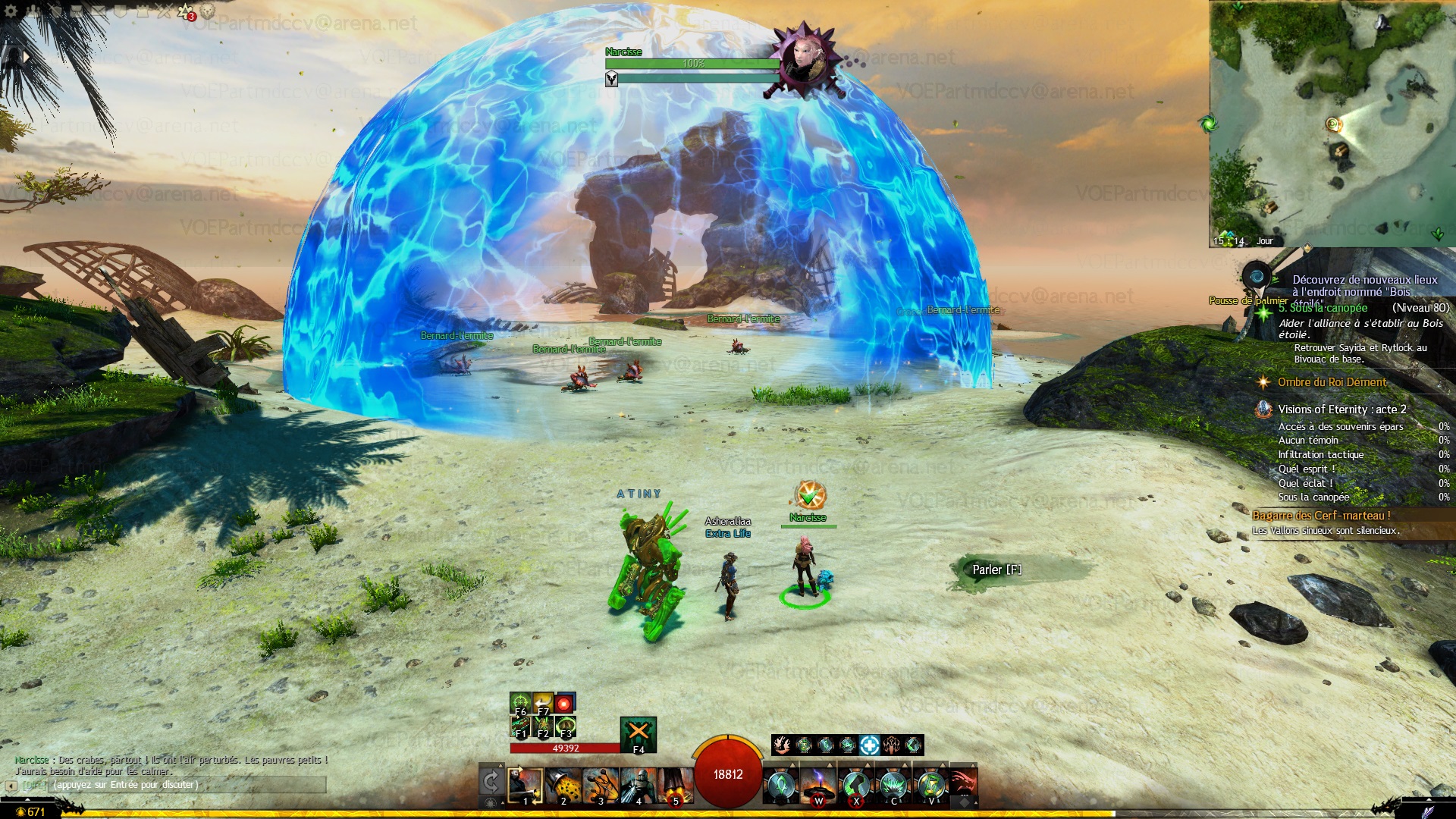Open the lion head trading post icon
Image resolution: width=1456 pixels, height=819 pixels.
pos(207,12)
